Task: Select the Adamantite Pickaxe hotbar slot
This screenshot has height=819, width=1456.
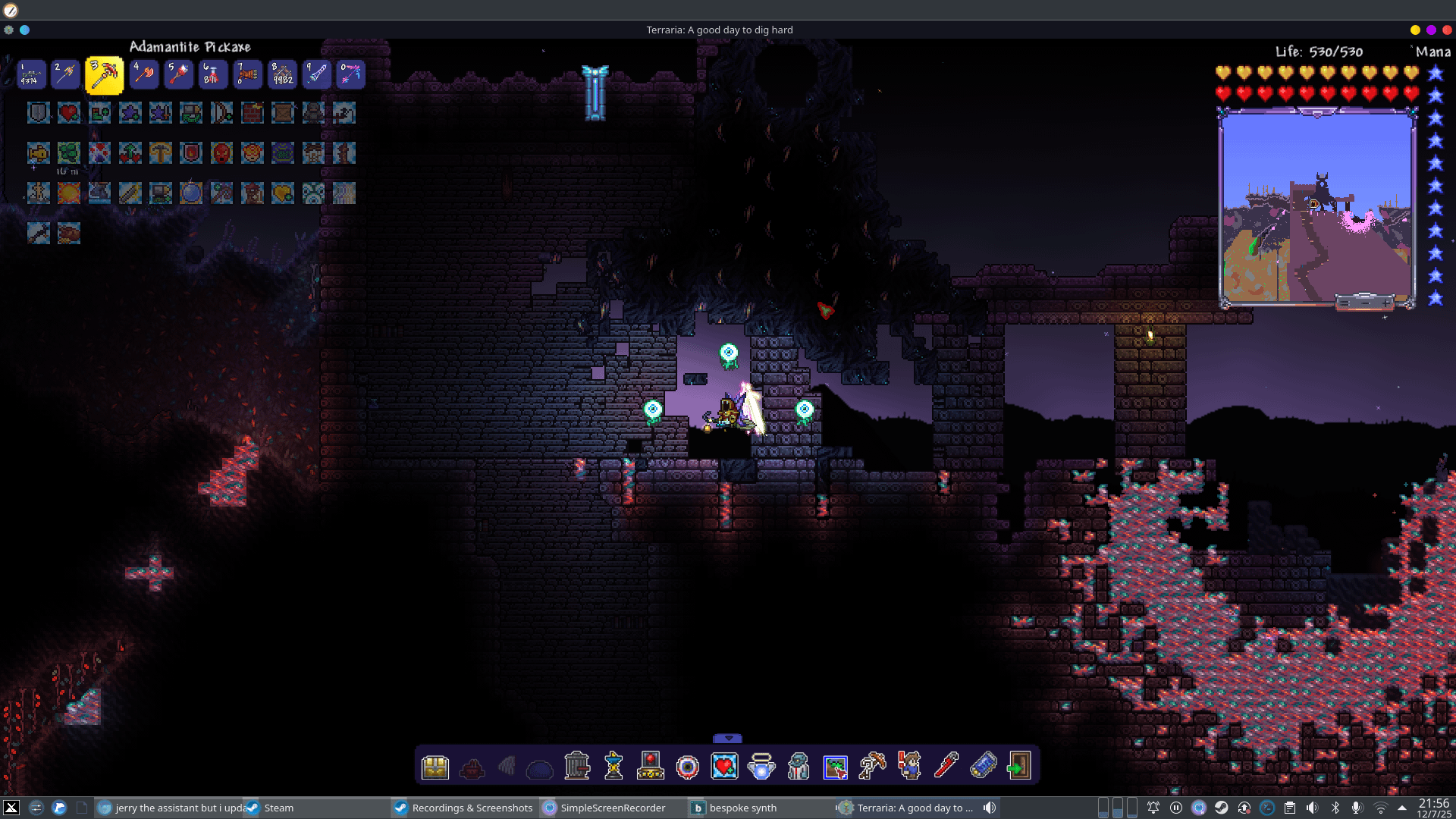Action: pyautogui.click(x=105, y=75)
